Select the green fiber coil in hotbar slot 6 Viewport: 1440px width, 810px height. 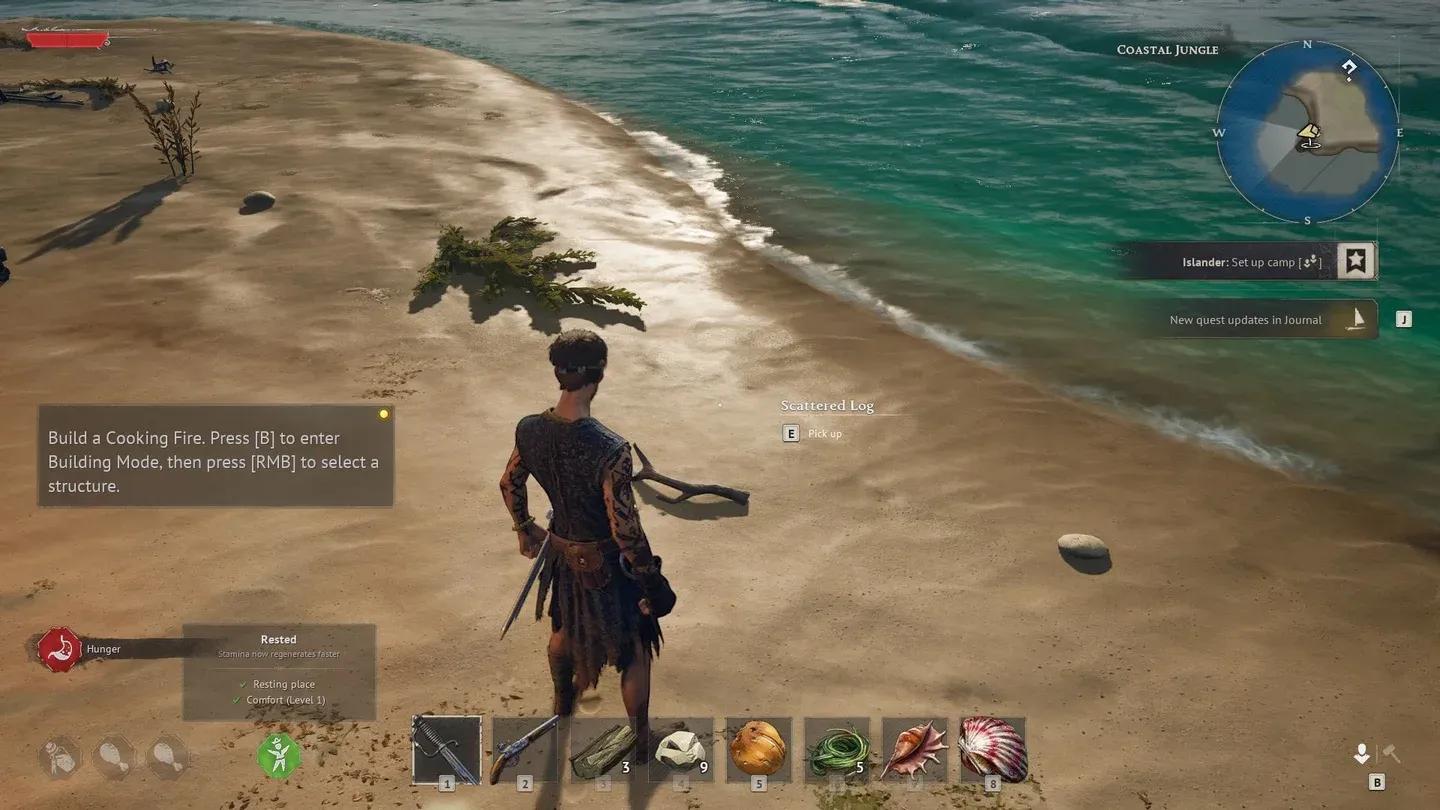(837, 750)
